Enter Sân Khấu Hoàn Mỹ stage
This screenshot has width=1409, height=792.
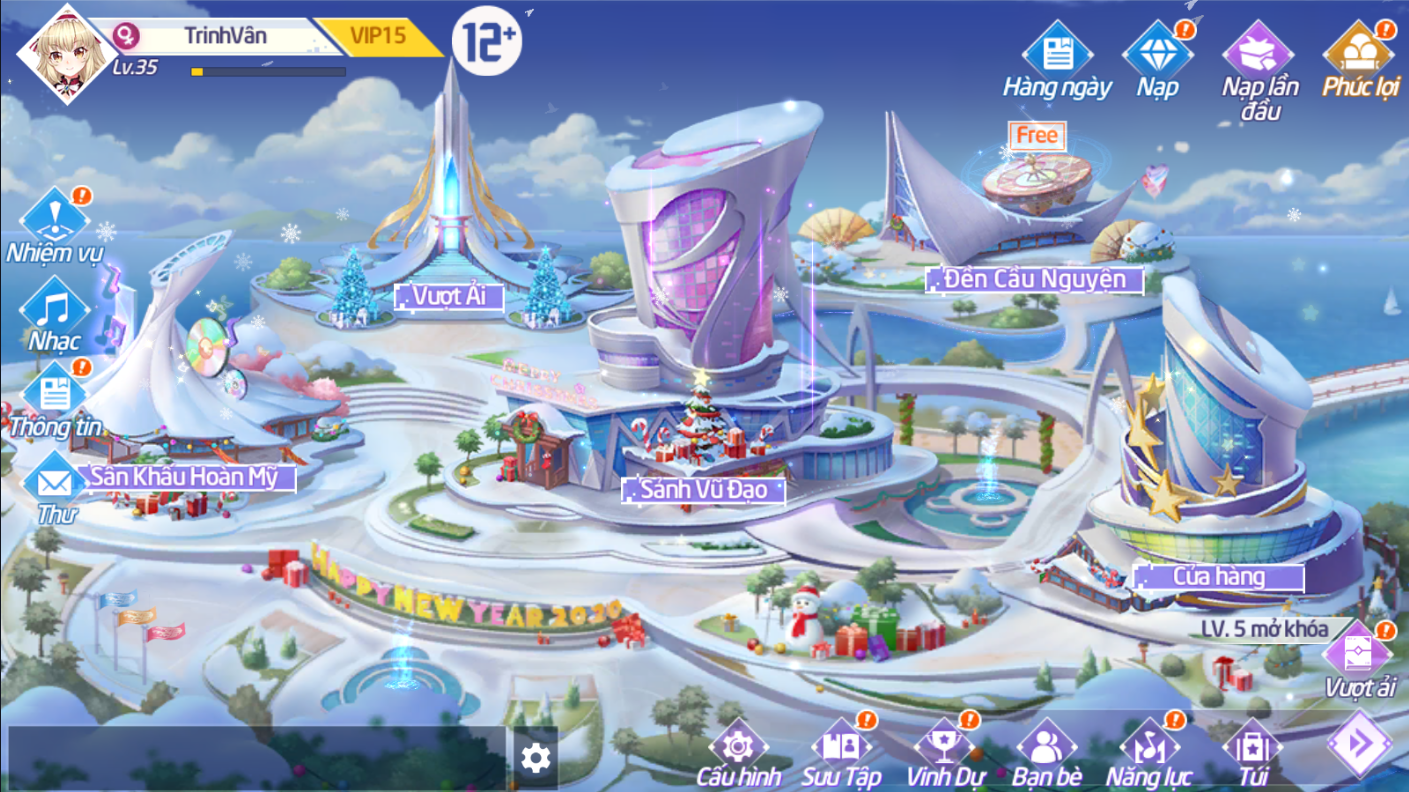pos(192,477)
